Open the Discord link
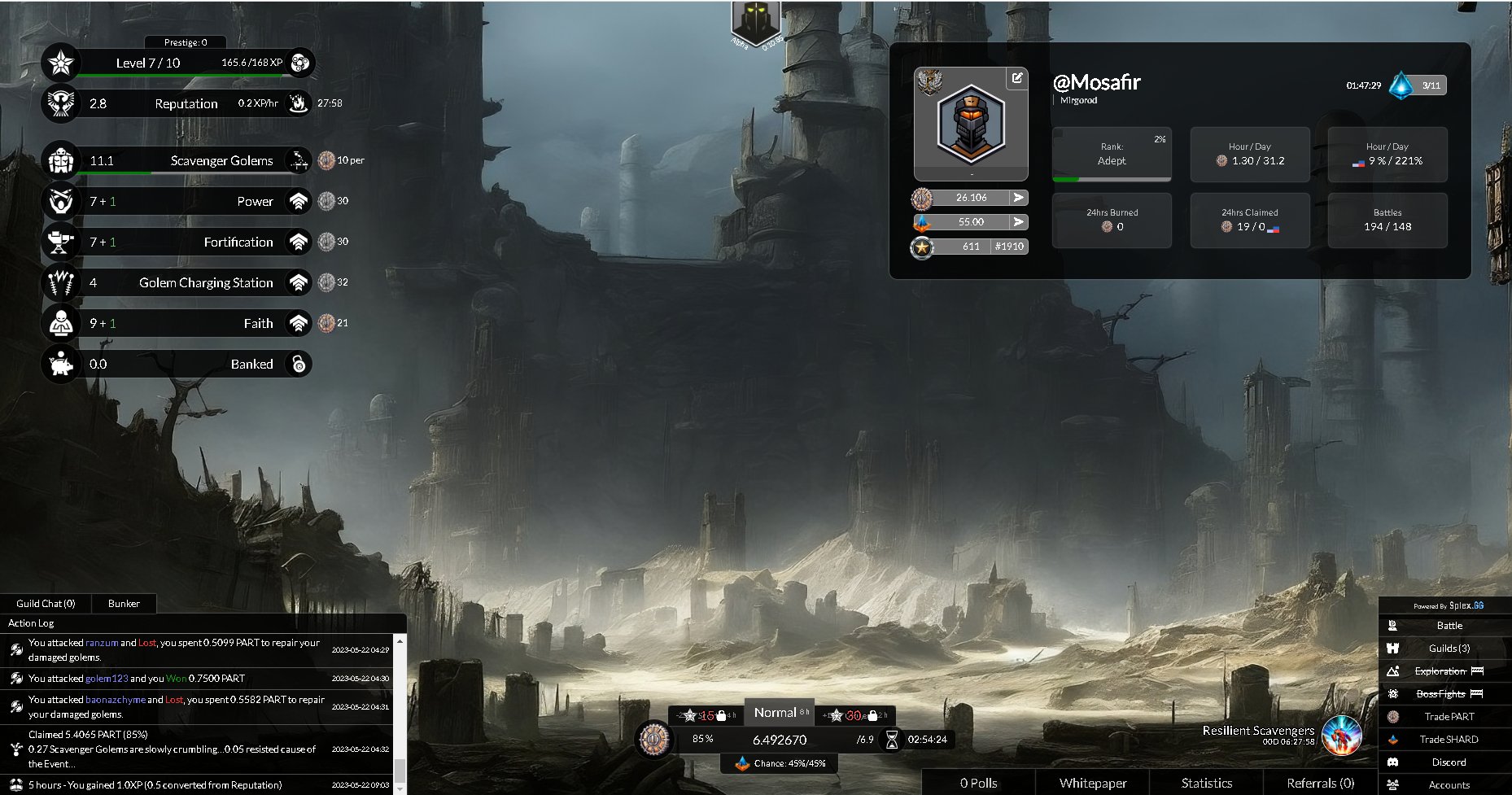The image size is (1512, 795). pos(1449,762)
